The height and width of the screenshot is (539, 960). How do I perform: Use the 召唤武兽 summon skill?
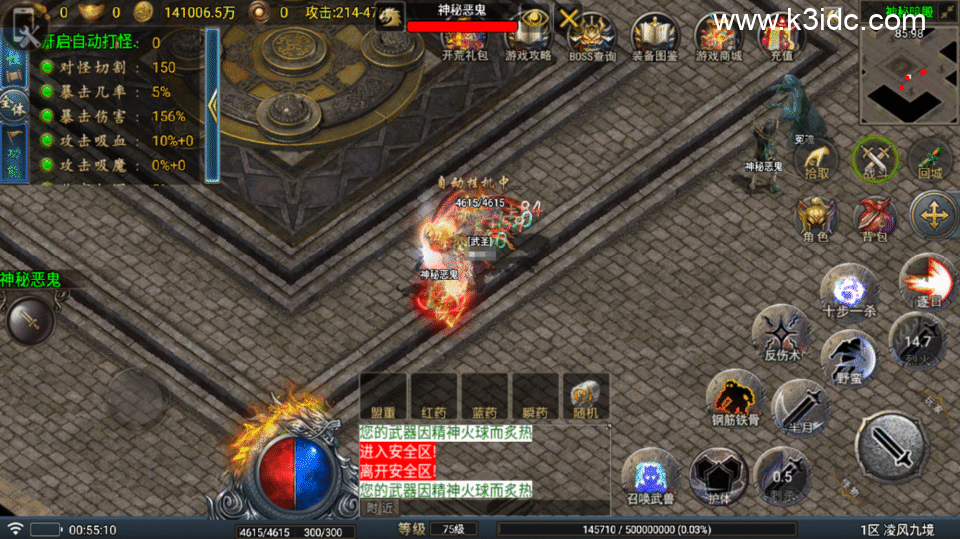click(x=651, y=476)
